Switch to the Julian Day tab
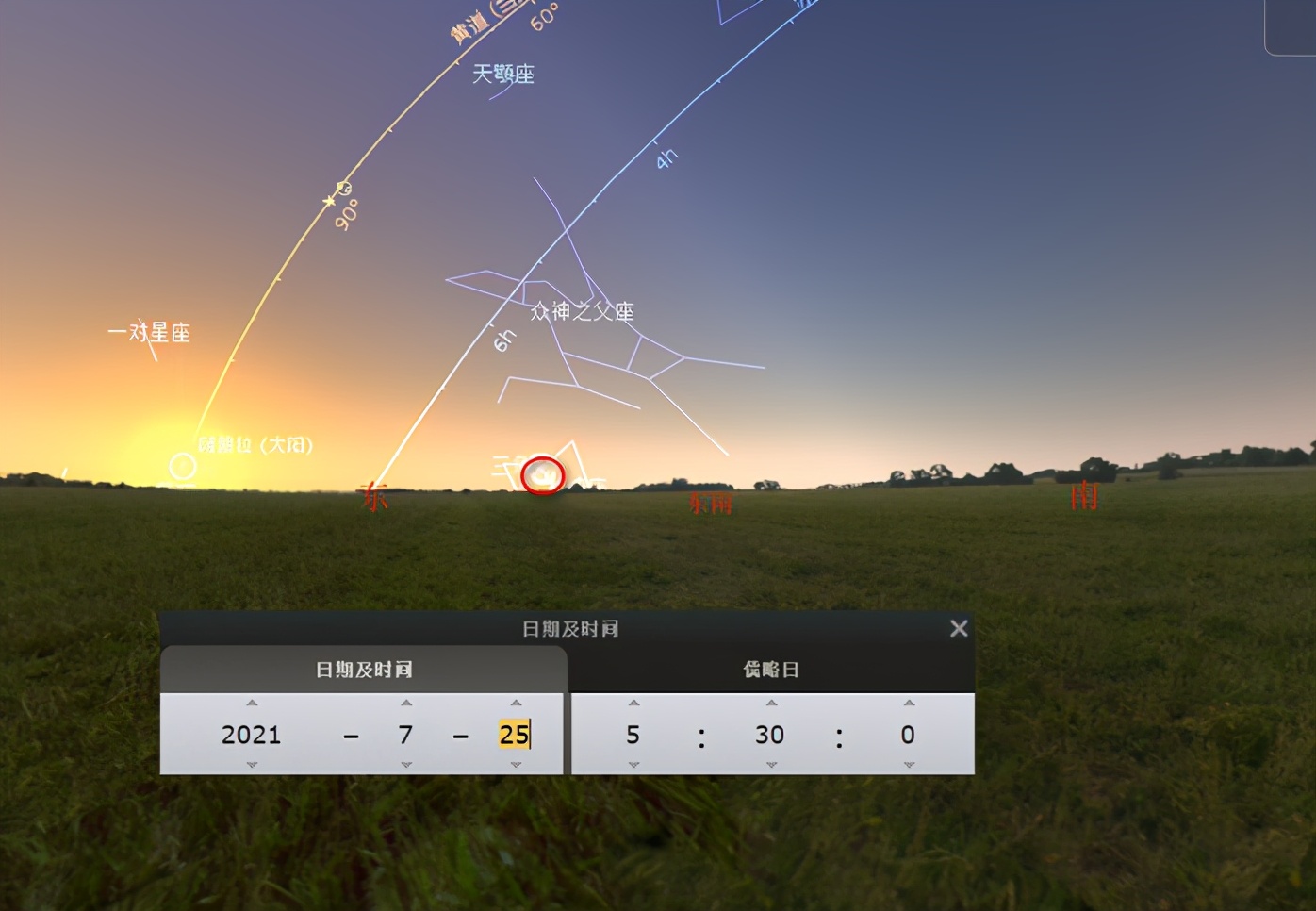Viewport: 1316px width, 911px height. coord(771,670)
